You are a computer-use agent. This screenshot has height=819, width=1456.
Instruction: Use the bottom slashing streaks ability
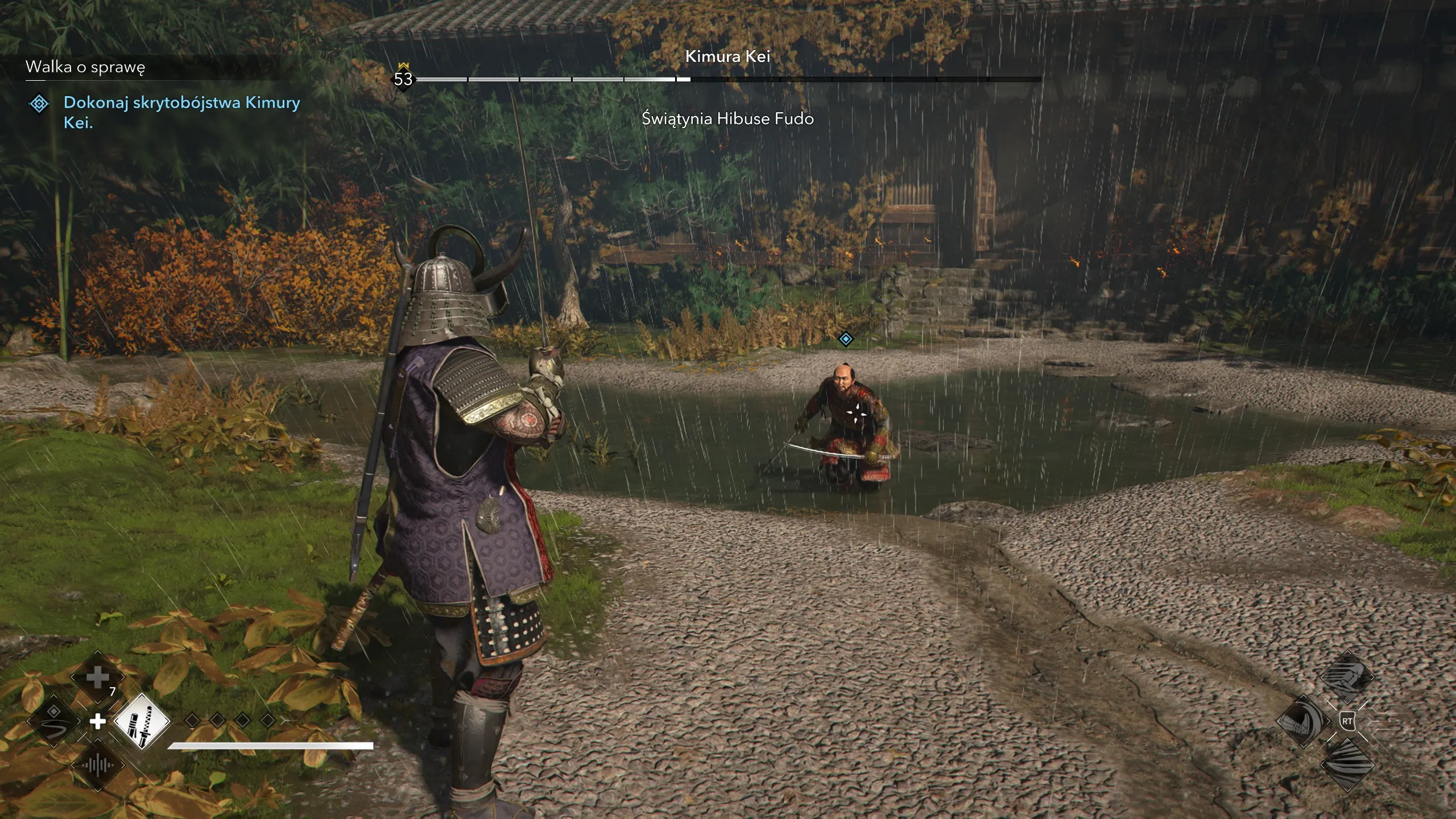pyautogui.click(x=1346, y=765)
